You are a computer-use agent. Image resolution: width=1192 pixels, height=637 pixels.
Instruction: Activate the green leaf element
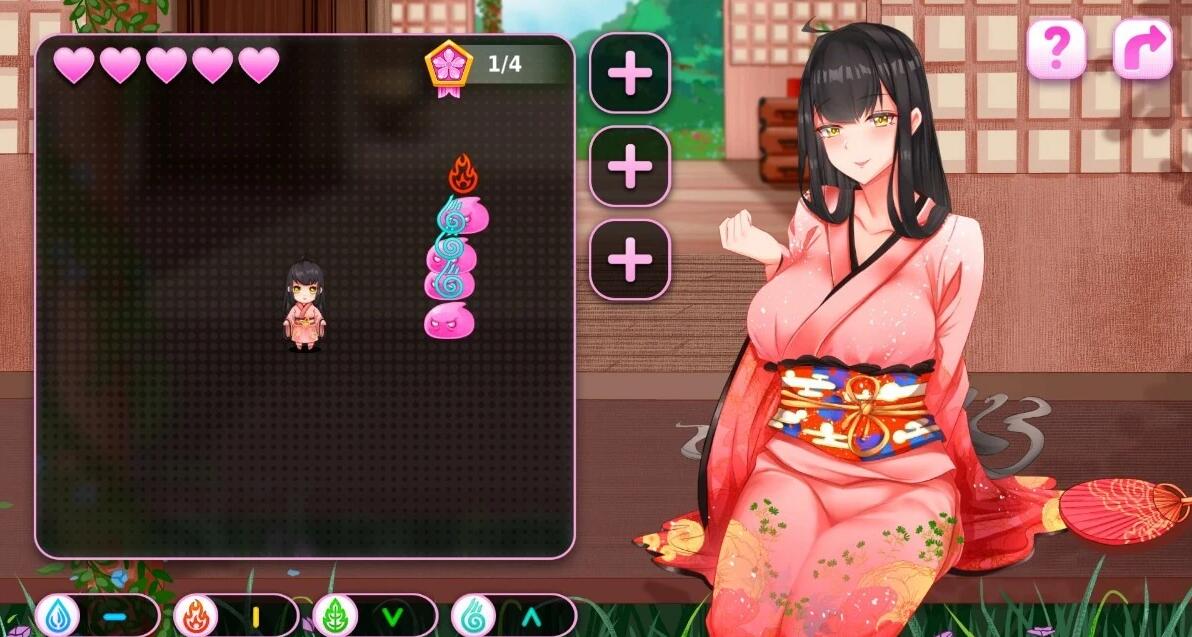click(x=336, y=616)
